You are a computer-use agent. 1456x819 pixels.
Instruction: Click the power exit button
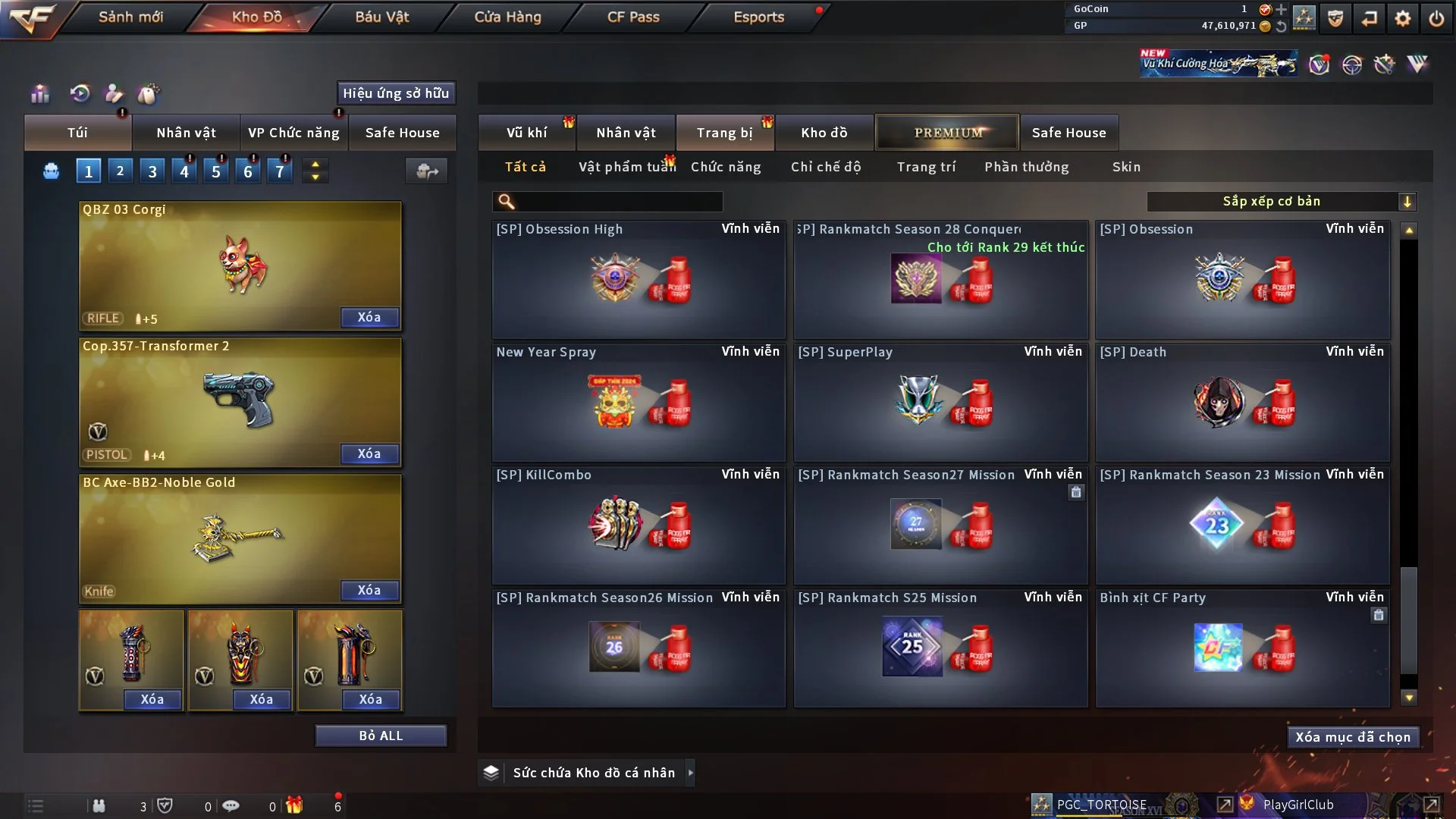1436,18
